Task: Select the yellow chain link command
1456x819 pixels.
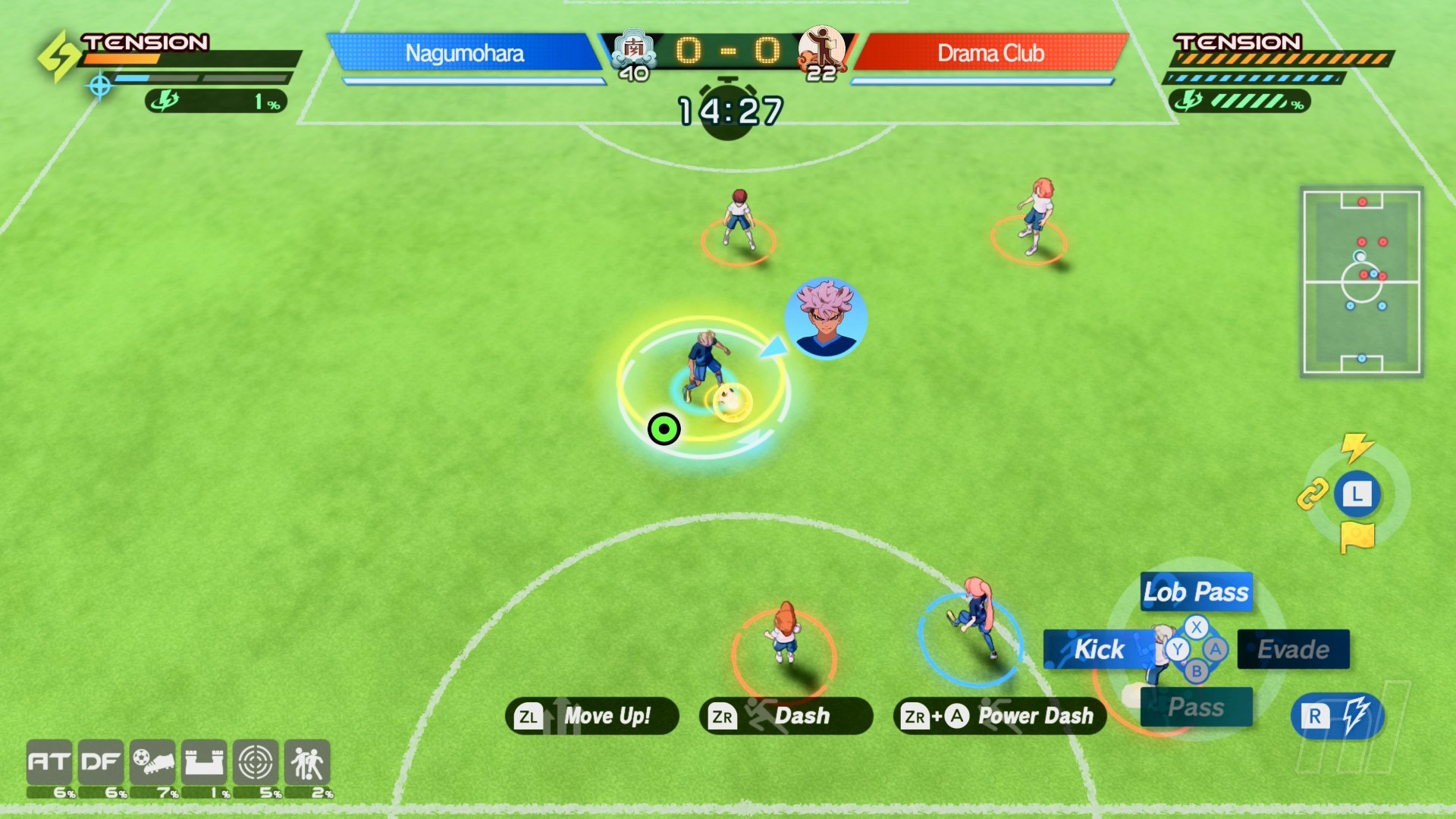Action: pos(1313,494)
